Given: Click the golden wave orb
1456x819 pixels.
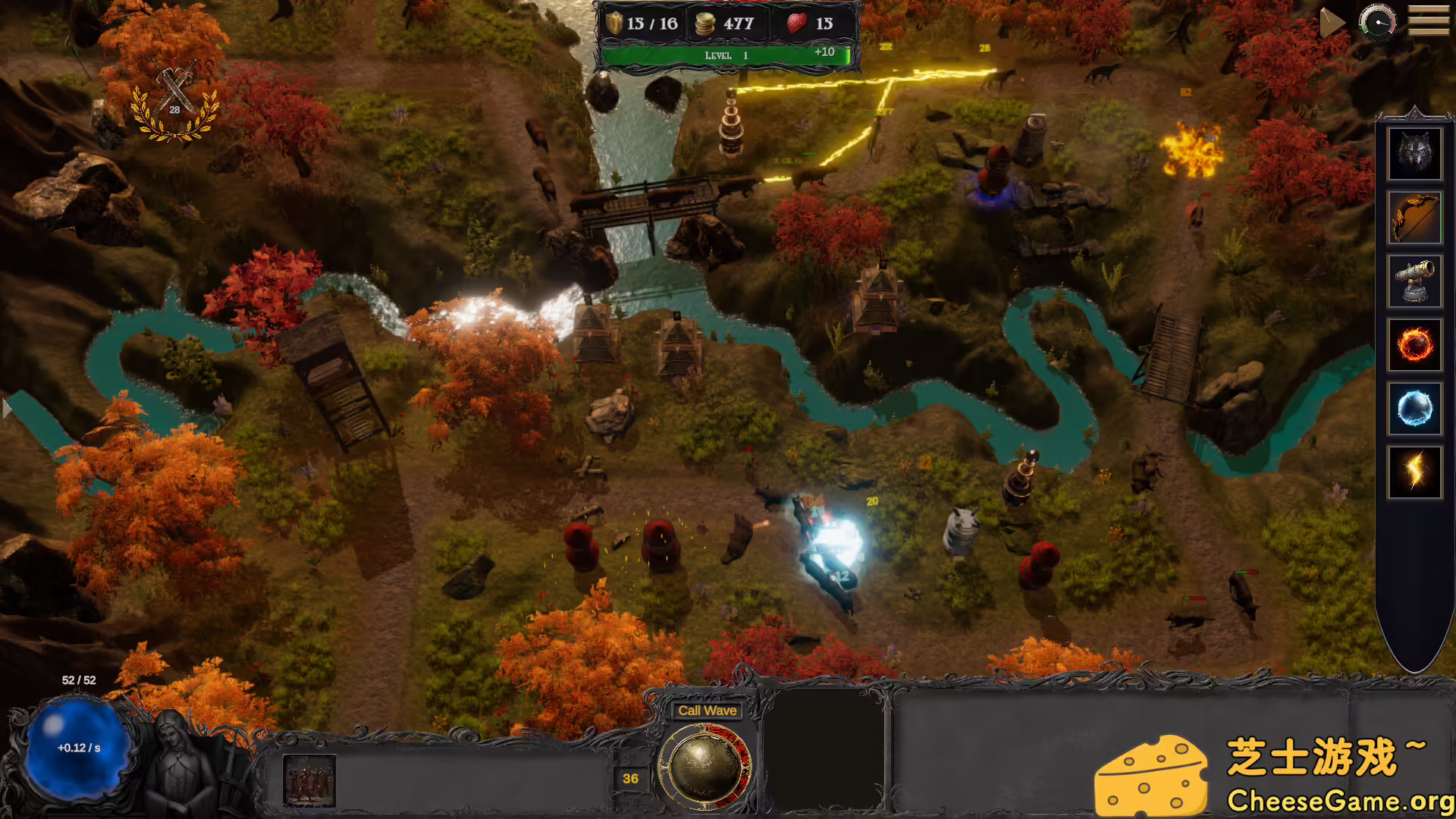Looking at the screenshot, I should [x=704, y=766].
